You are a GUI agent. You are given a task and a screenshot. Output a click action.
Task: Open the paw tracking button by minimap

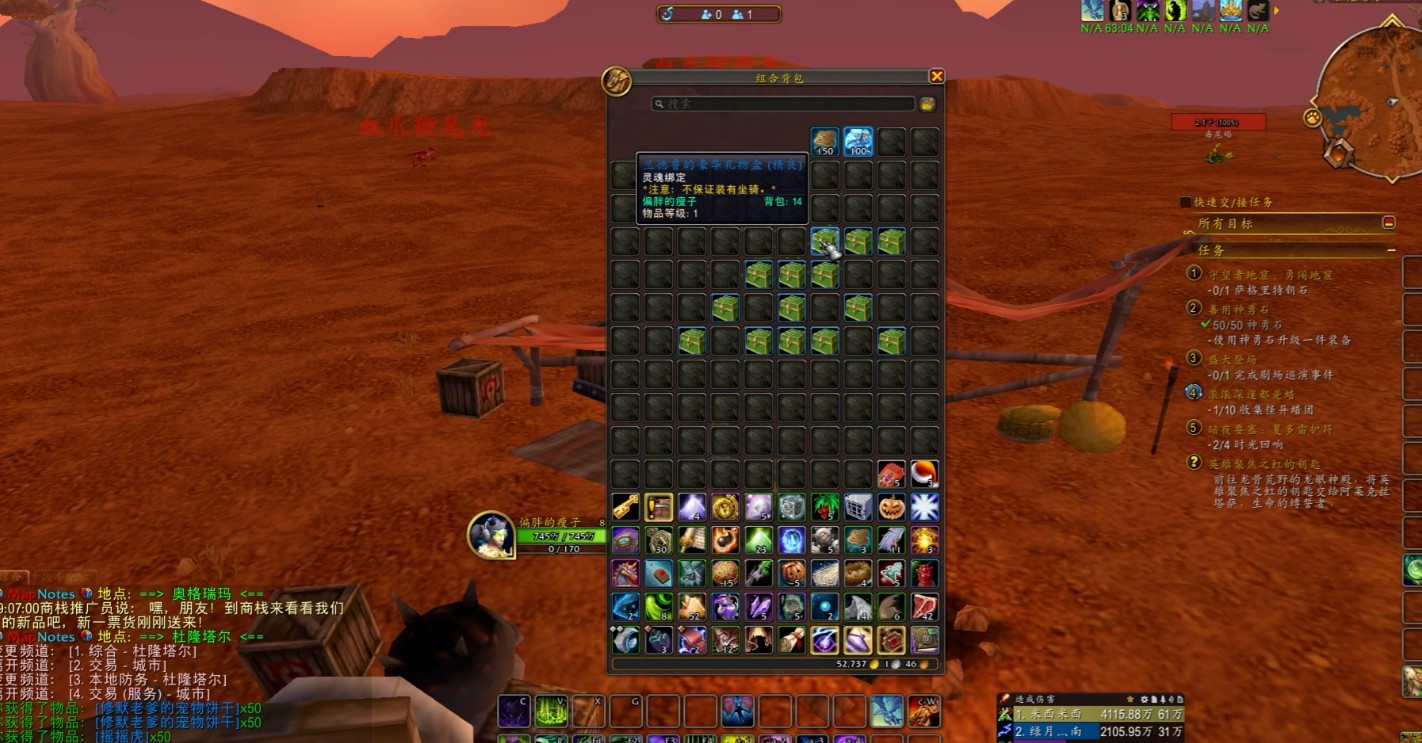click(x=1313, y=118)
